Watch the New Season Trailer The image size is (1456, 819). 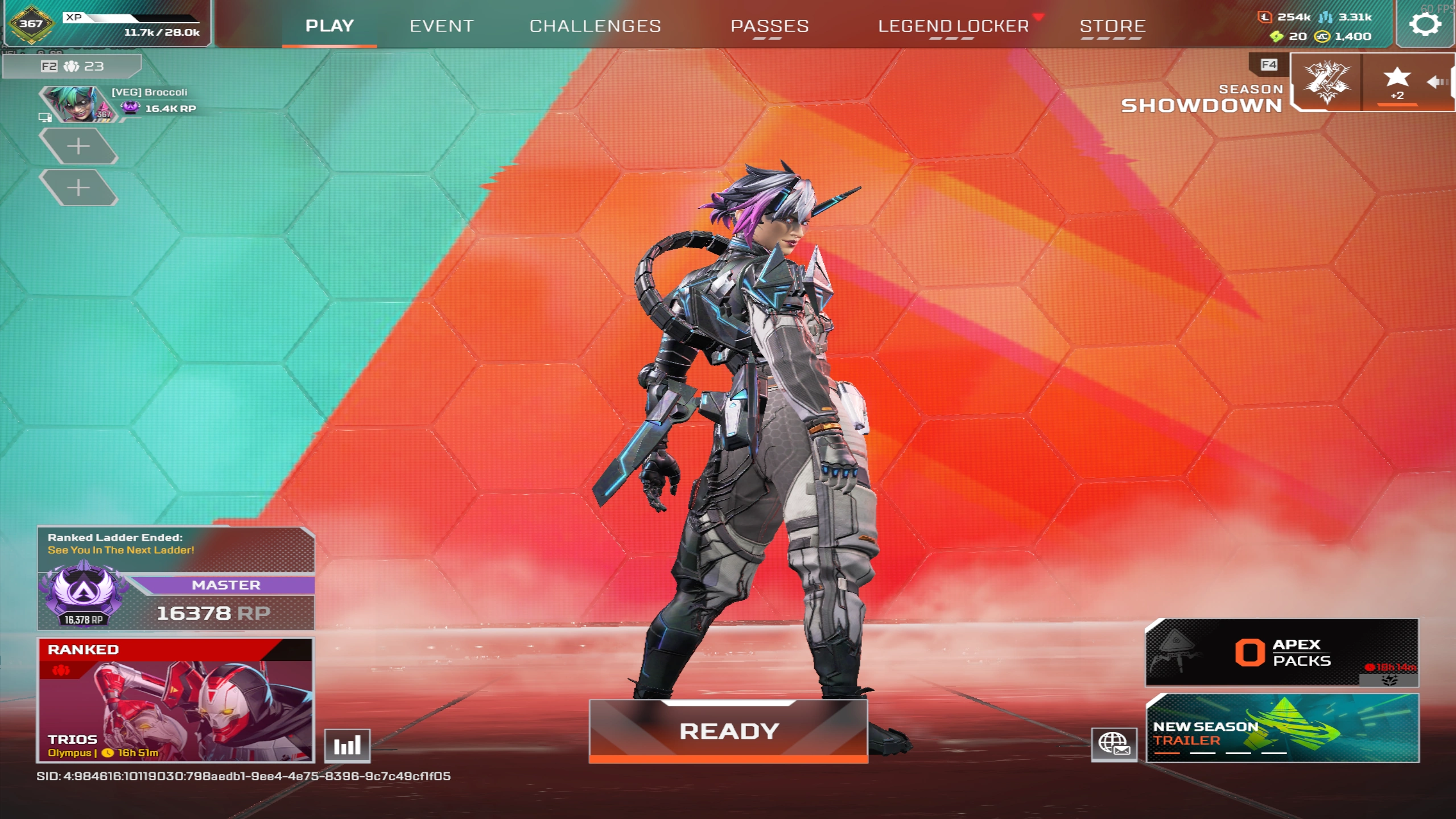(x=1282, y=728)
